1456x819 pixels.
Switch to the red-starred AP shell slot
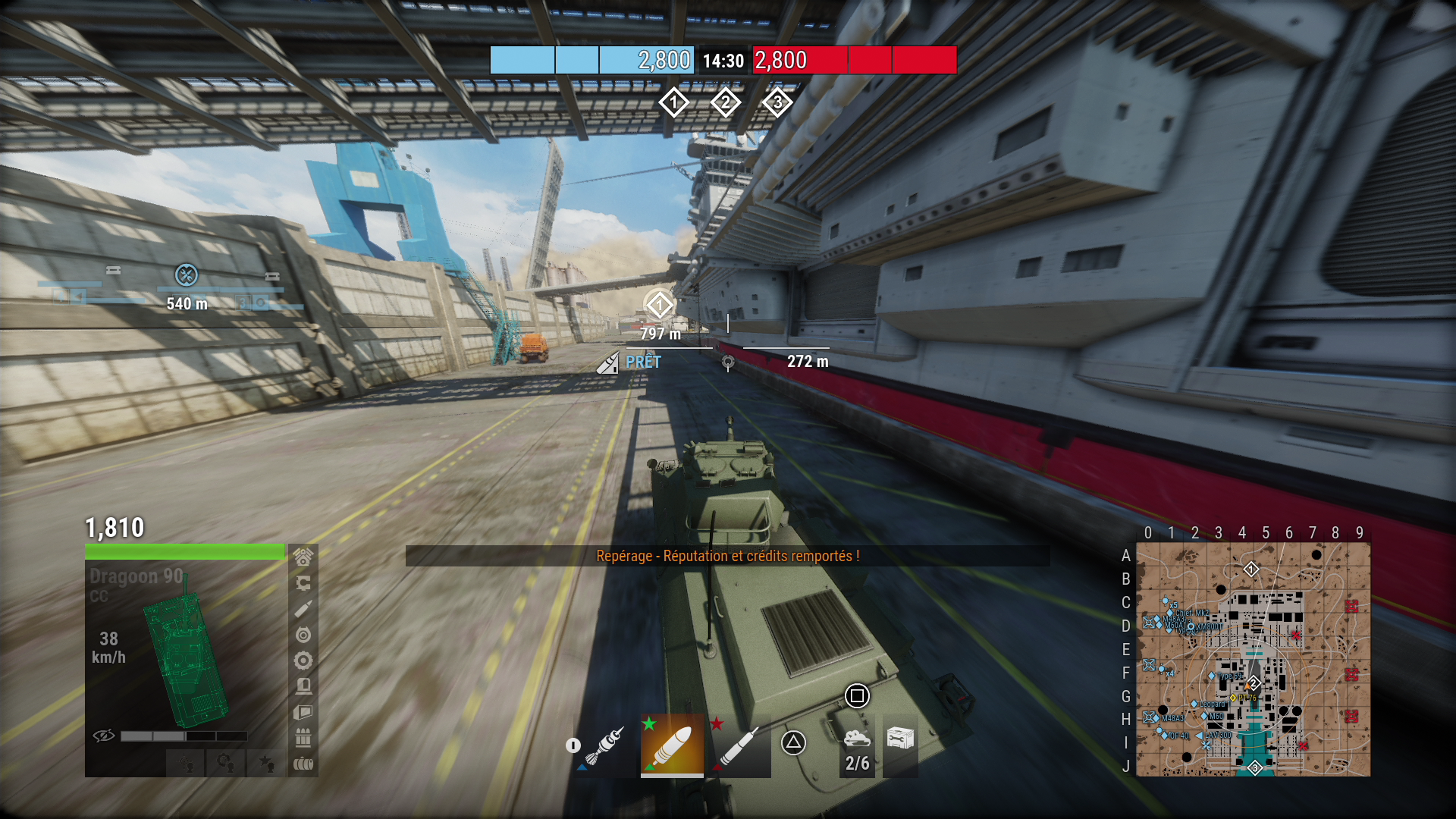[739, 745]
